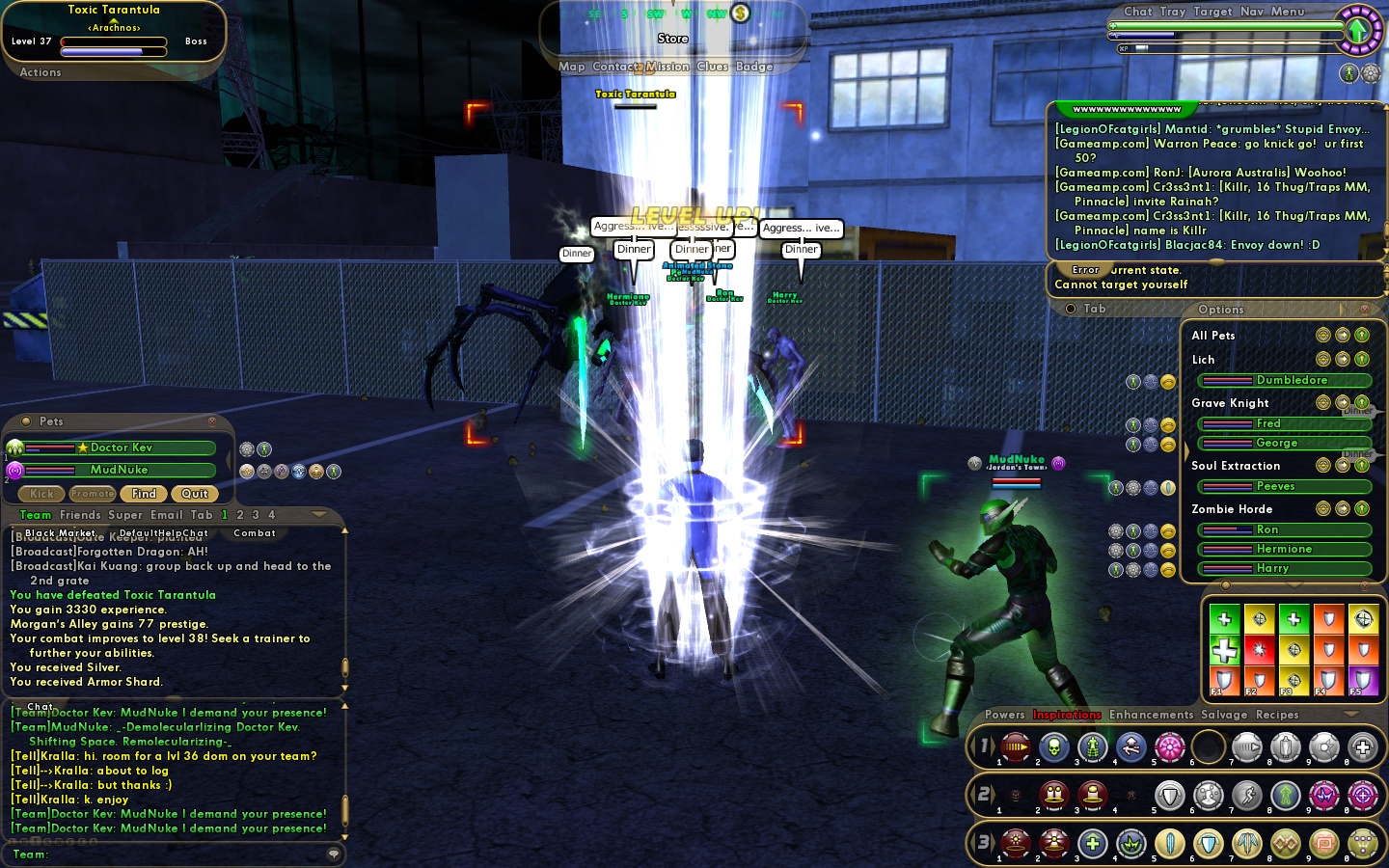This screenshot has height=868, width=1389.
Task: Quit the team with Quit button
Action: [x=195, y=494]
